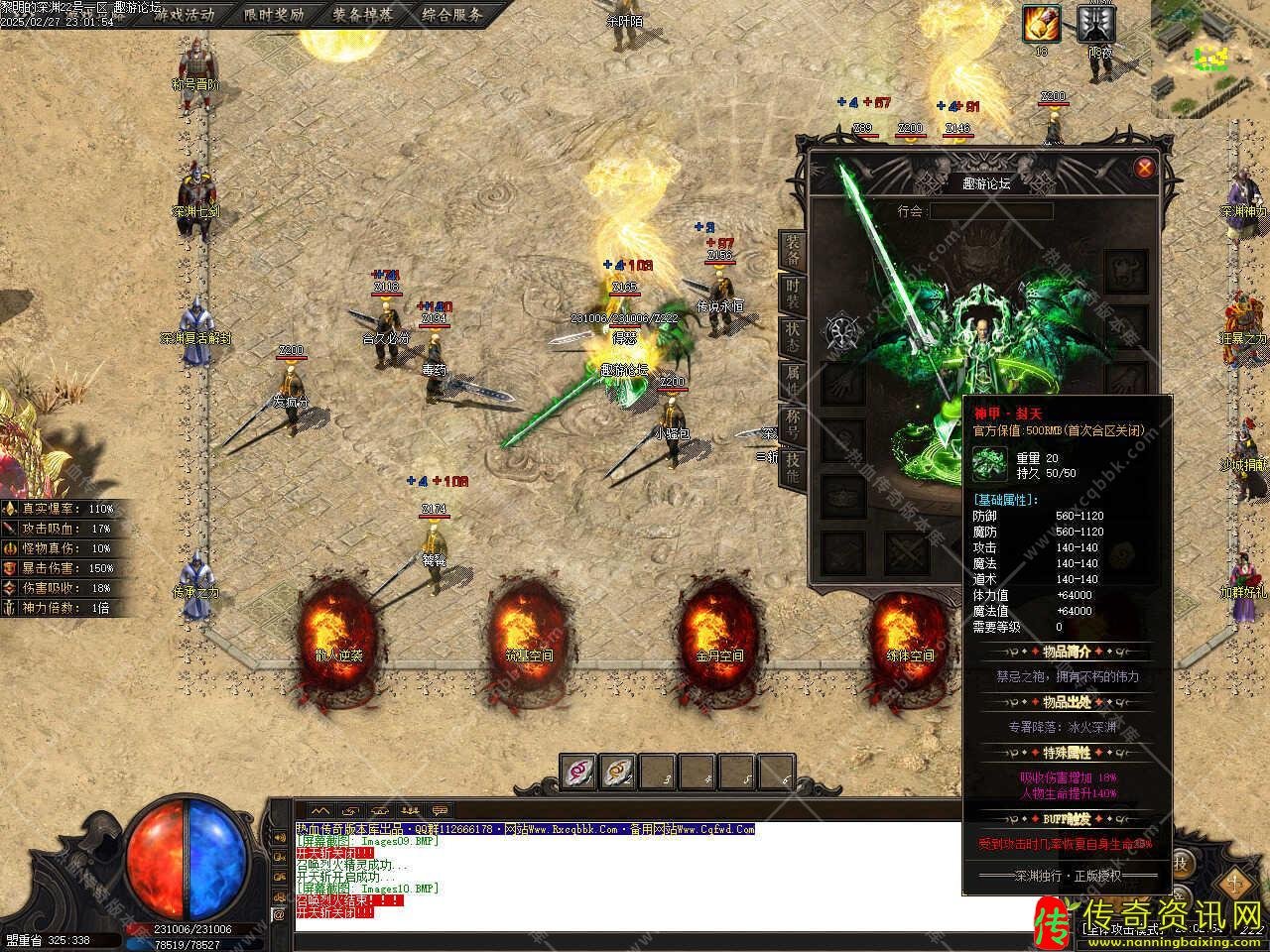Switch to the 状态 tab

[793, 334]
